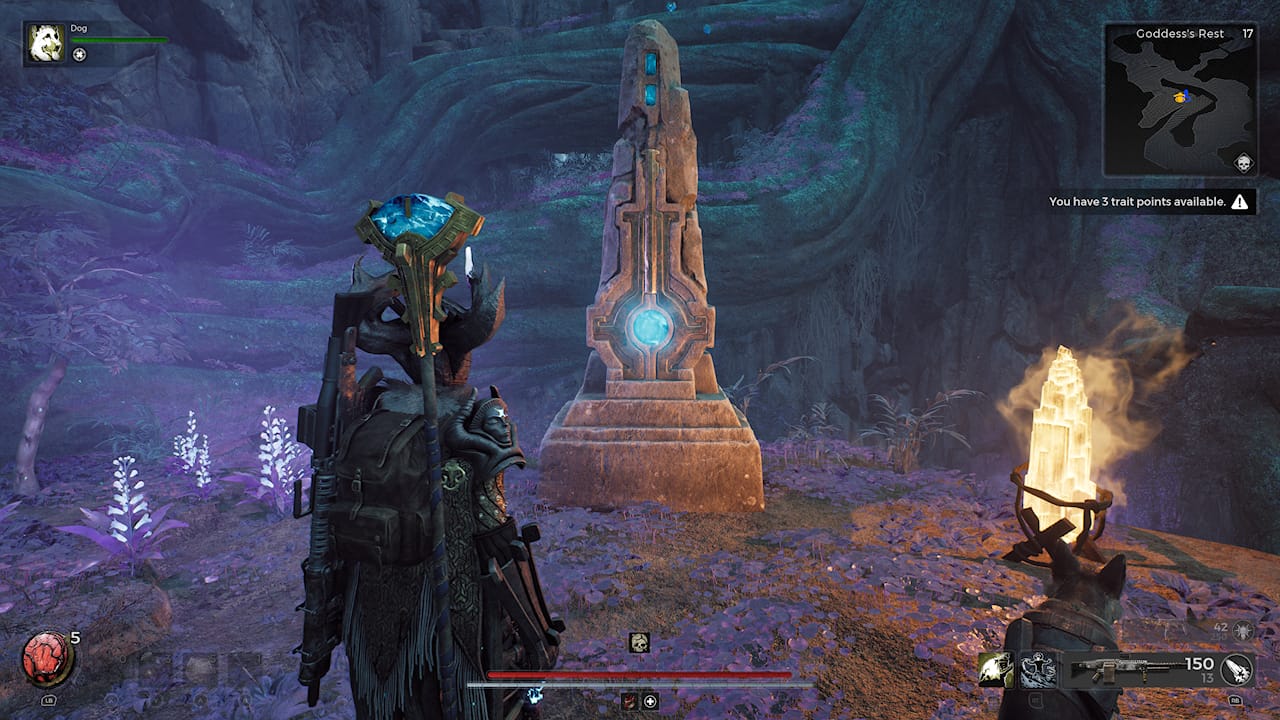Click the scrap currency icon beside 42
Viewport: 1280px width, 720px height.
pyautogui.click(x=1241, y=630)
